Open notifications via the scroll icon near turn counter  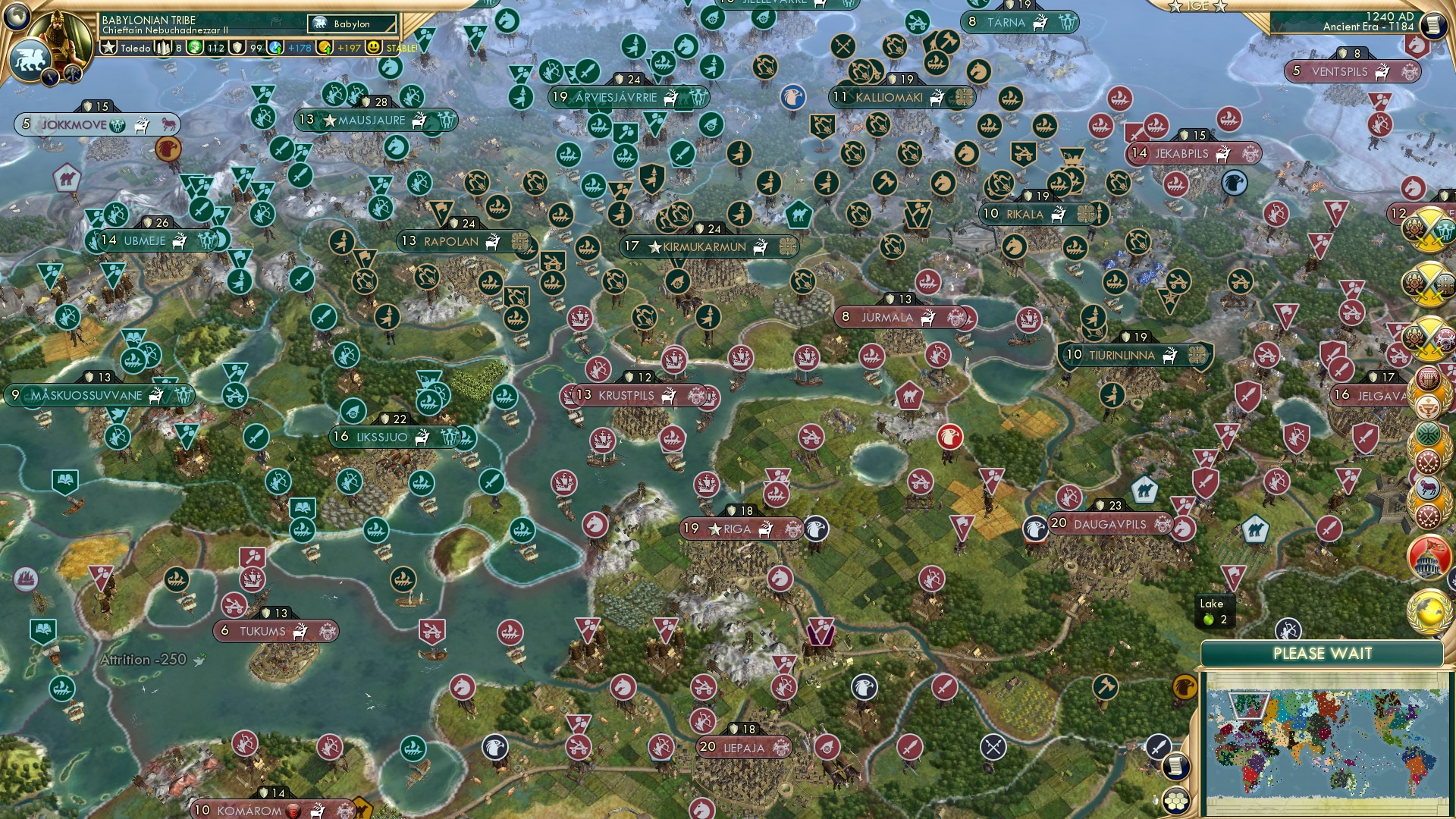tap(1432, 24)
